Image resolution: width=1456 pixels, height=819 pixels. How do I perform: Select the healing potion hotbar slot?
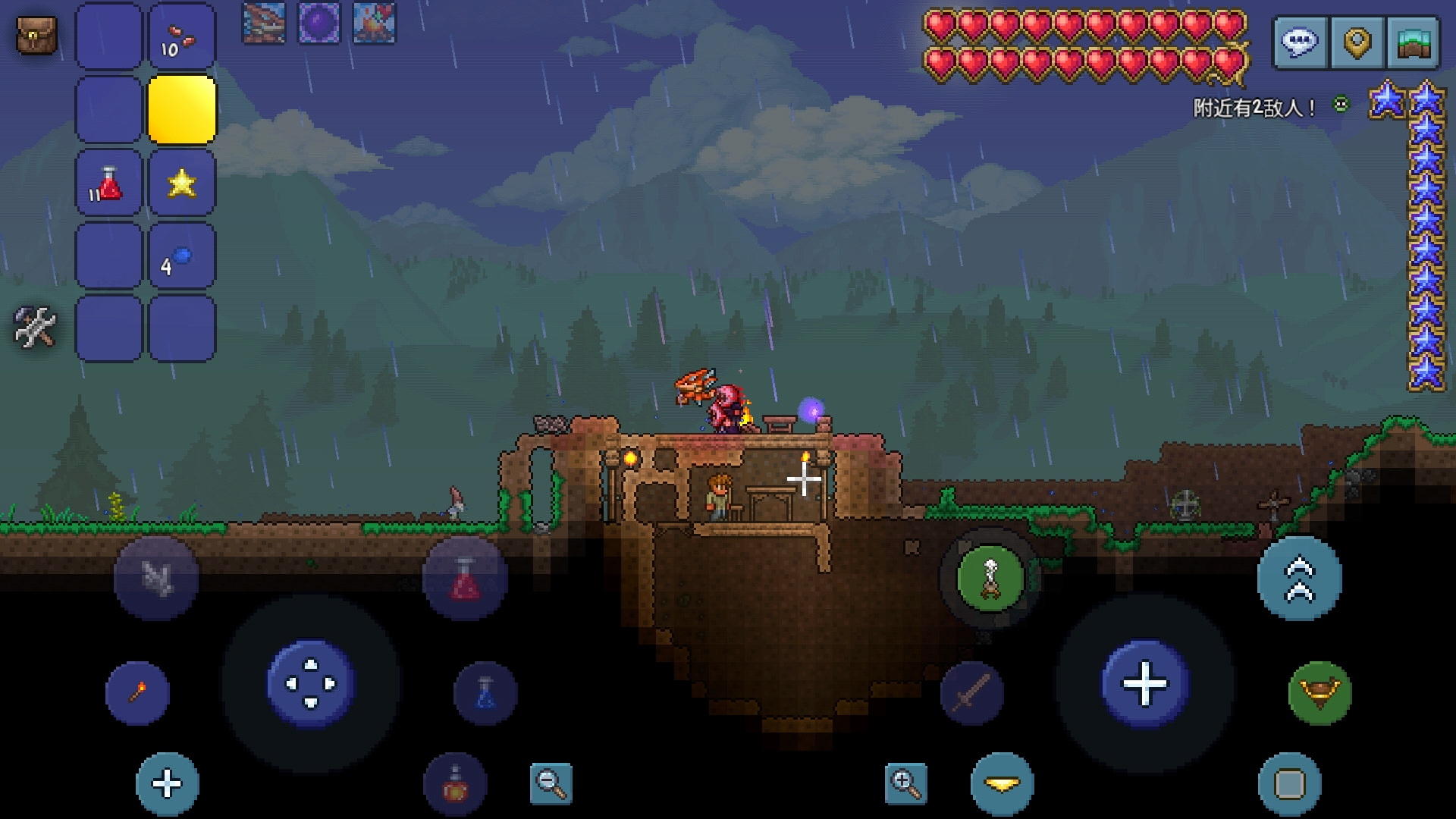click(x=108, y=183)
